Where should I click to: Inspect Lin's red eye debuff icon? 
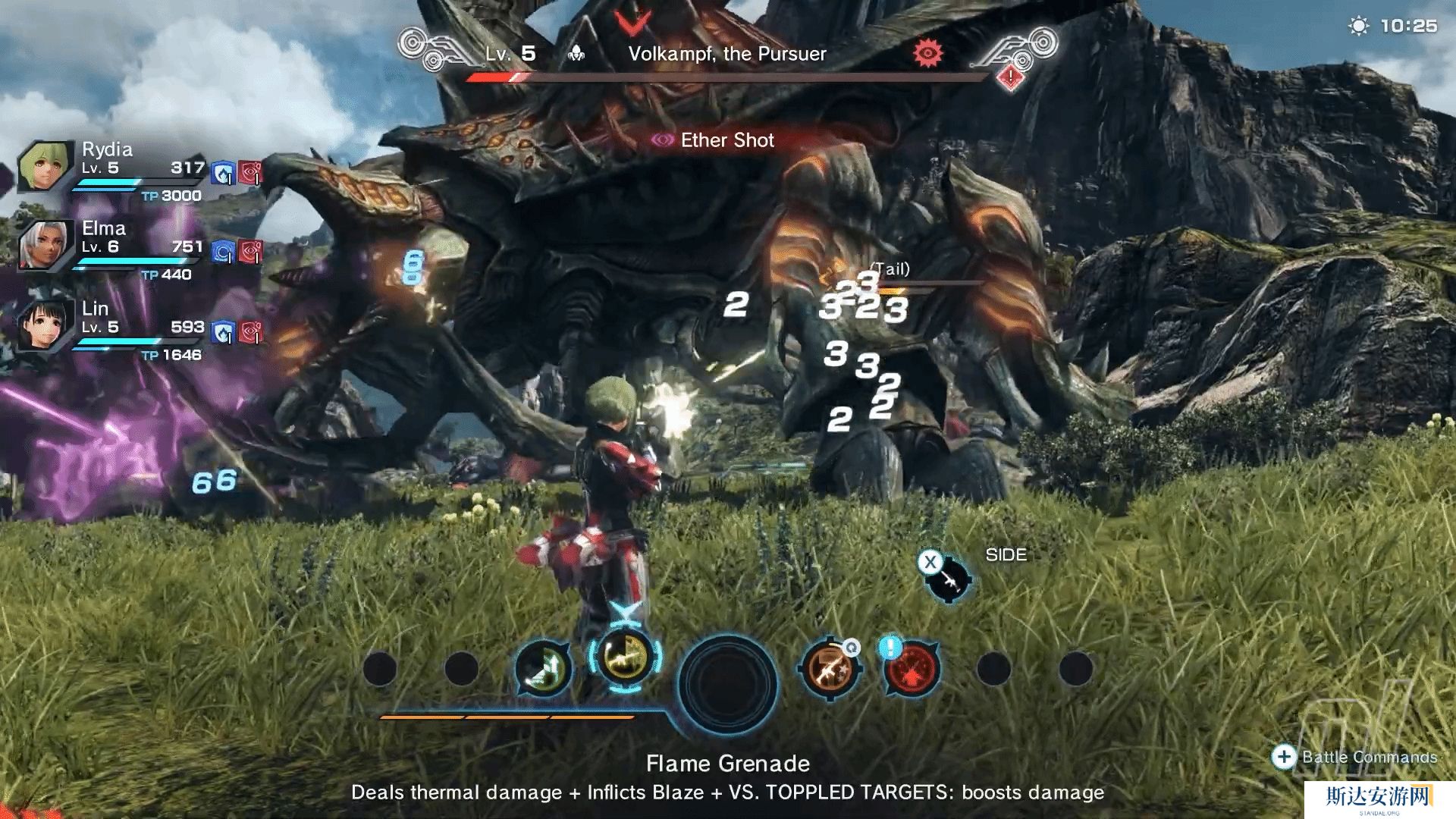[x=251, y=332]
